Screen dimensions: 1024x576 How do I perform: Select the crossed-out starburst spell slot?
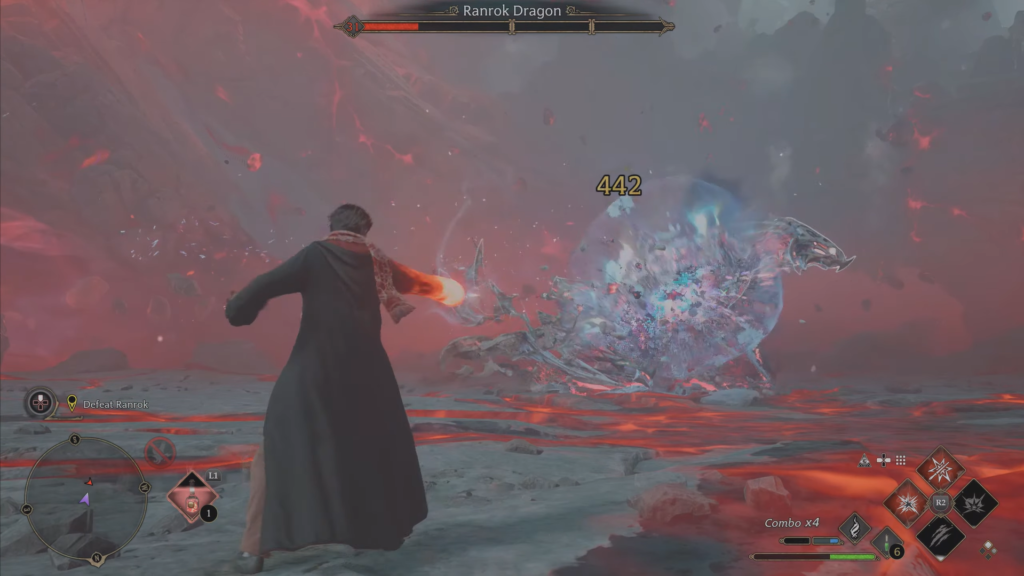[x=940, y=468]
